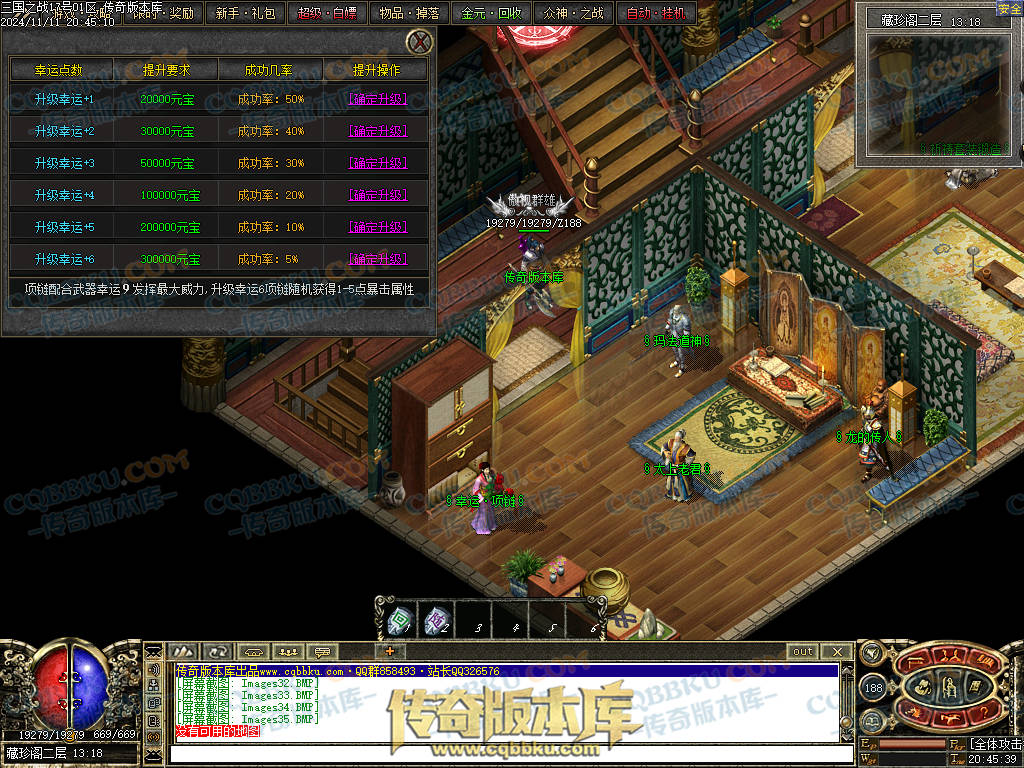
Task: Open the 新手·礼包 newbie gift menu
Action: 245,13
